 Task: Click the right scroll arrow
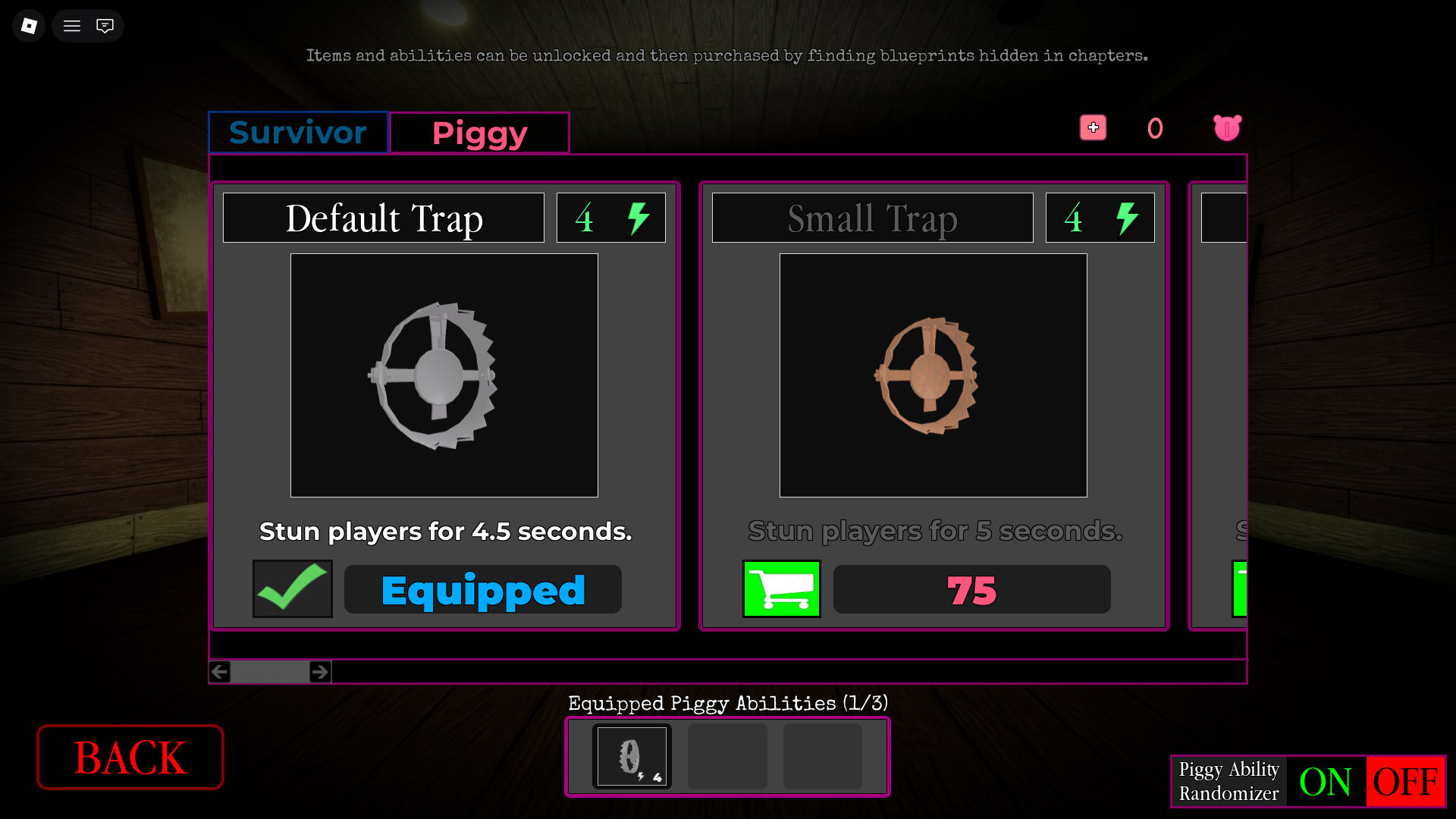click(320, 671)
